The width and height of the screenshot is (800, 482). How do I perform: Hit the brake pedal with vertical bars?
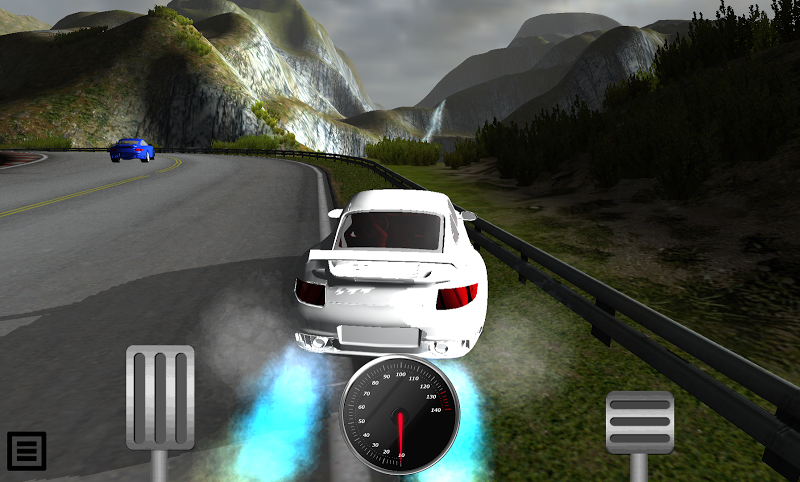click(x=160, y=397)
